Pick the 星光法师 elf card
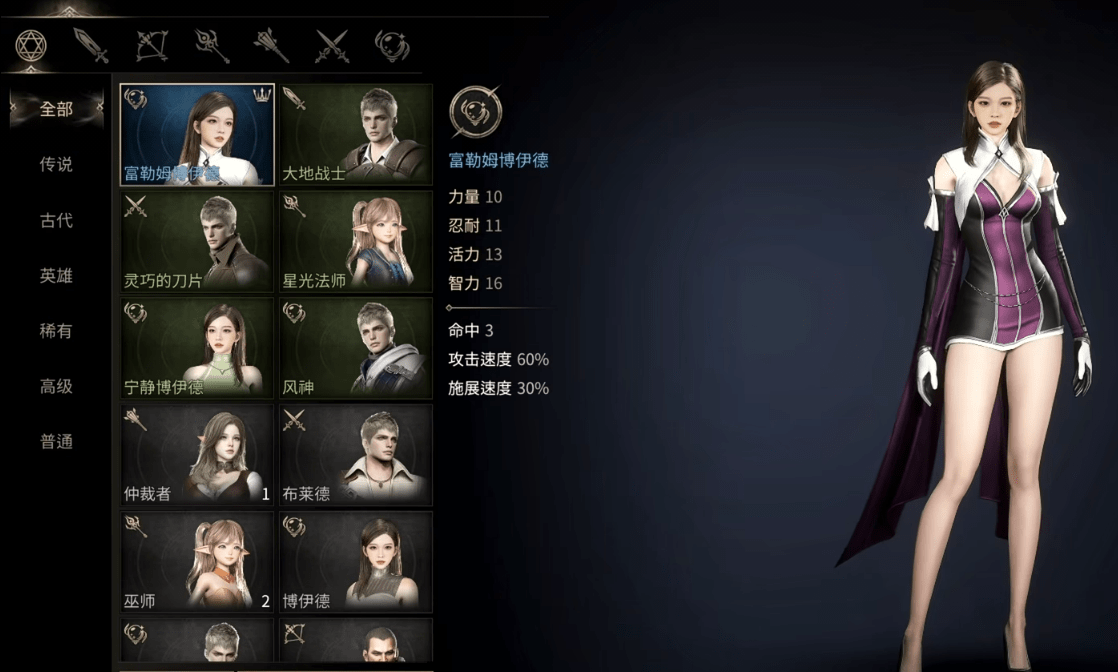1118x672 pixels. click(x=355, y=242)
